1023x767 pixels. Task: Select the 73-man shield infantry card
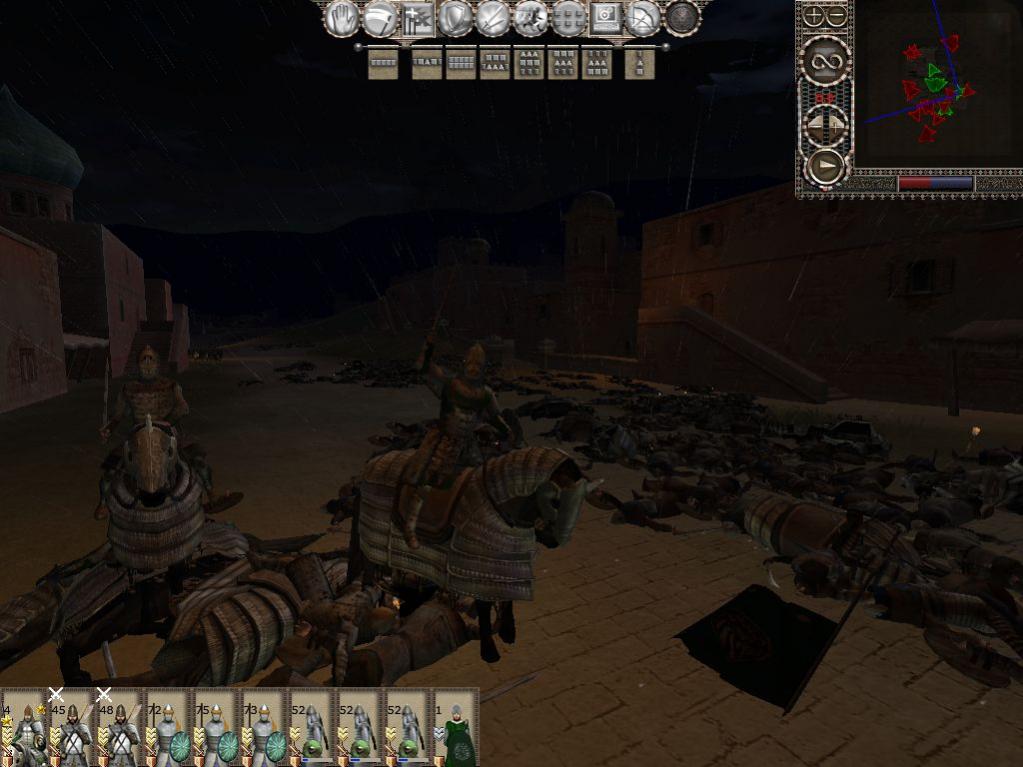pyautogui.click(x=264, y=728)
